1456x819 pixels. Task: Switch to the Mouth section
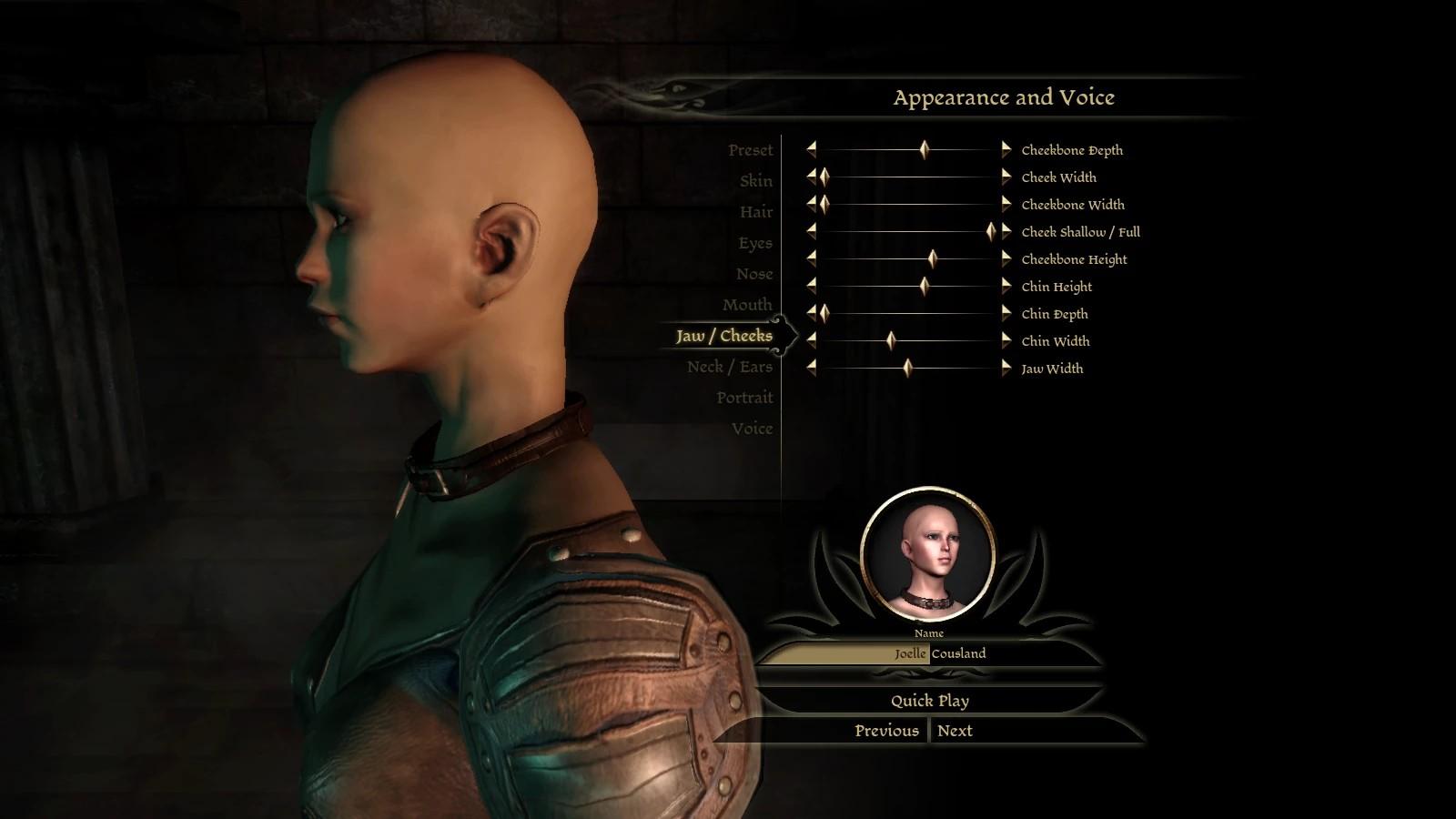[x=746, y=305]
